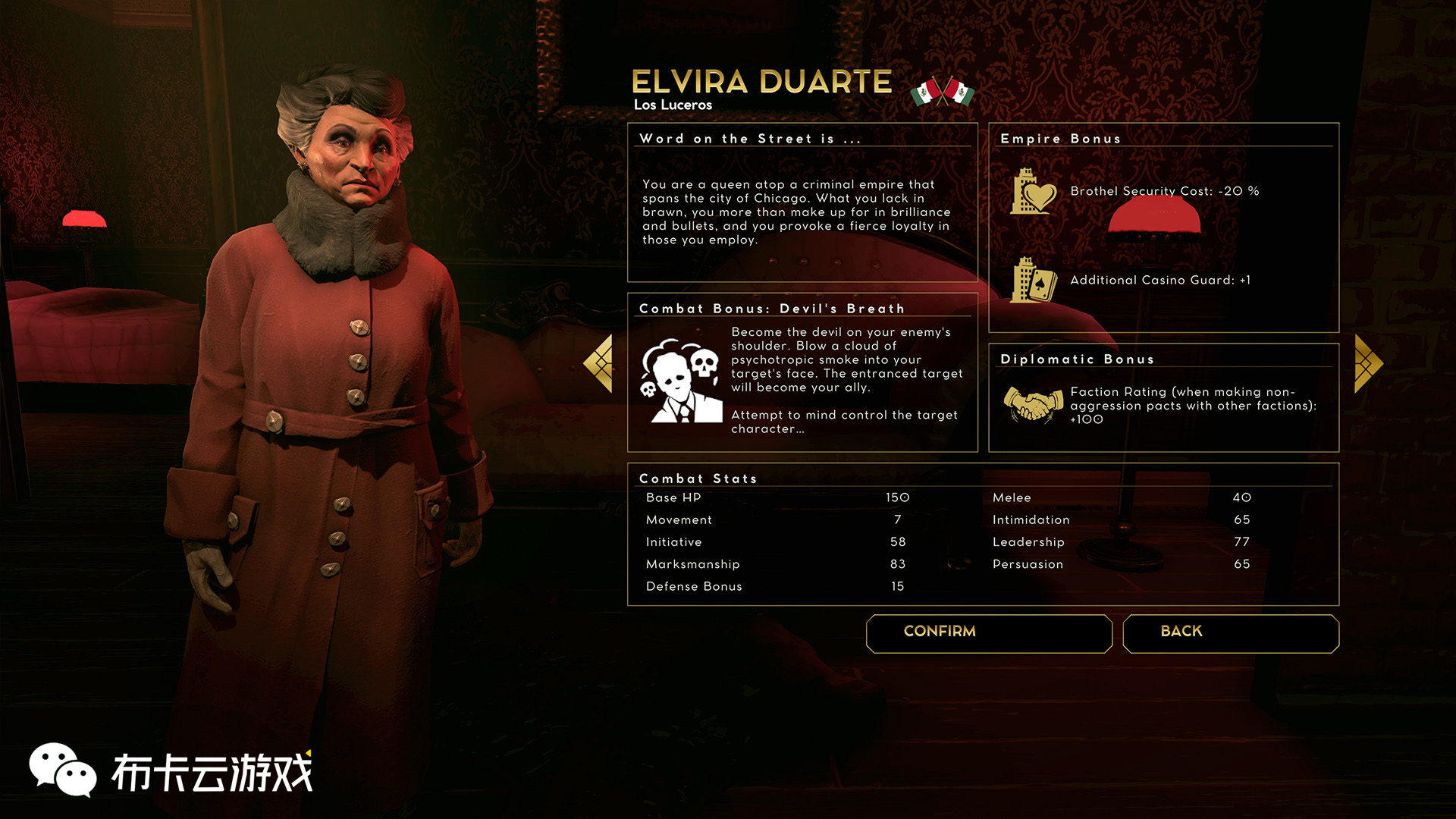1456x819 pixels.
Task: Click the handshake diplomatic bonus icon
Action: click(1033, 404)
